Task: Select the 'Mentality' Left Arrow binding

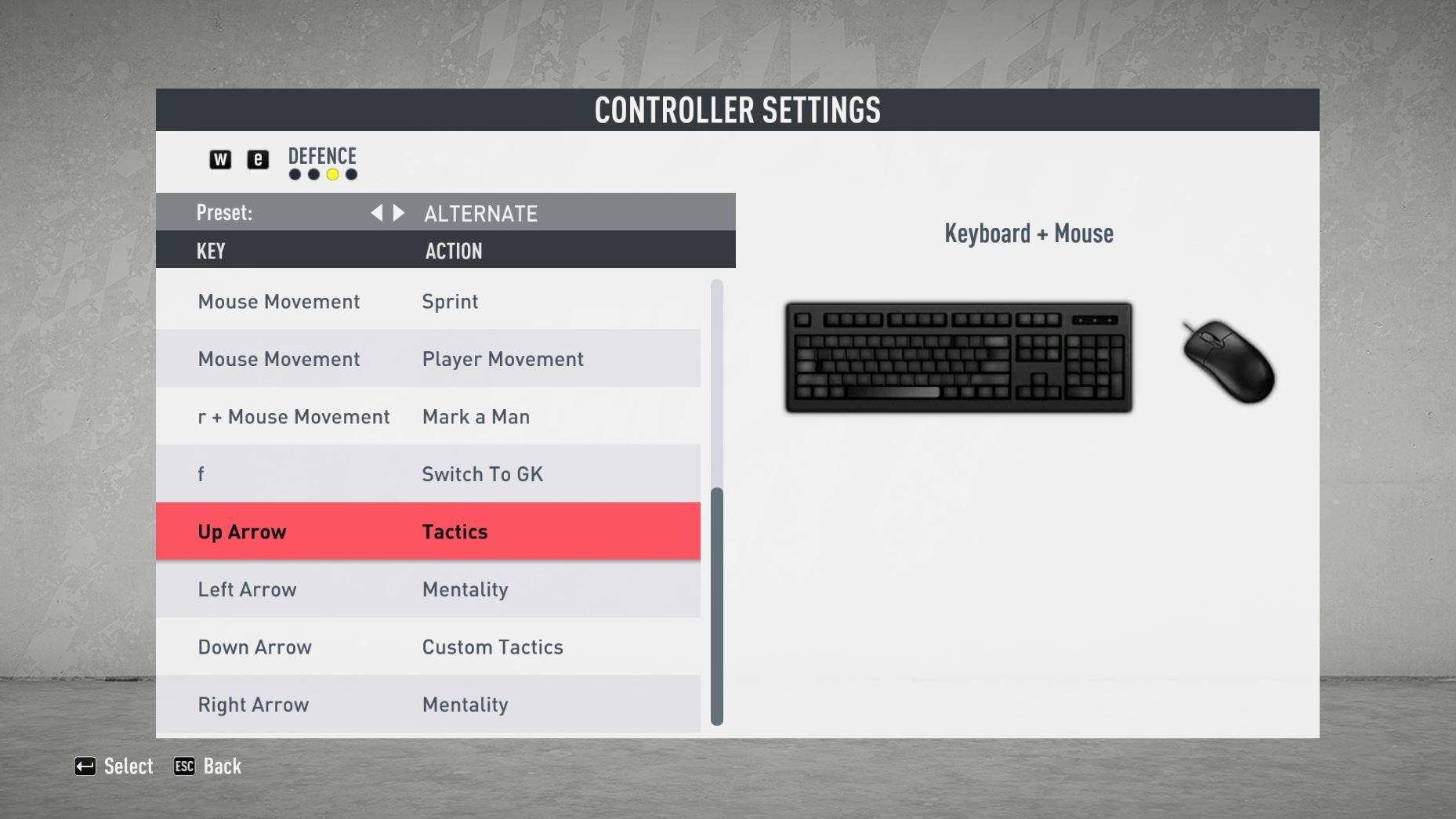Action: [429, 589]
